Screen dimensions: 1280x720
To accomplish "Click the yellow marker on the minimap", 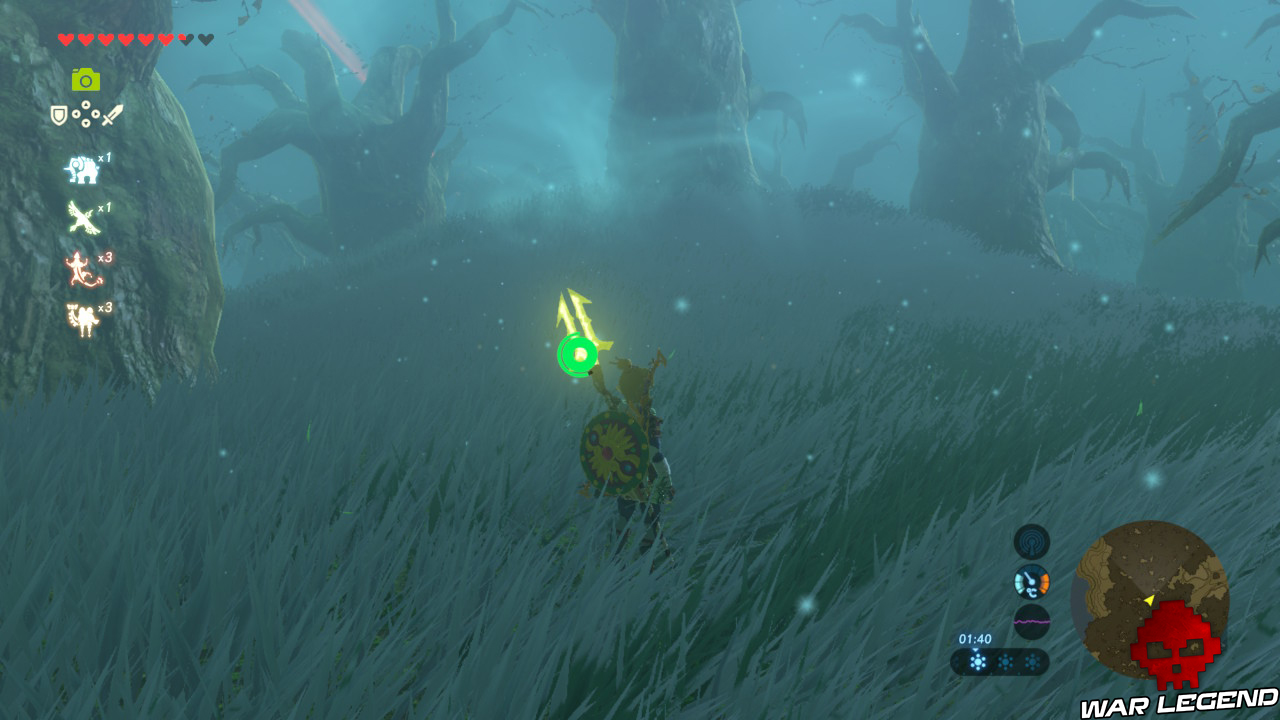I will coord(1151,600).
